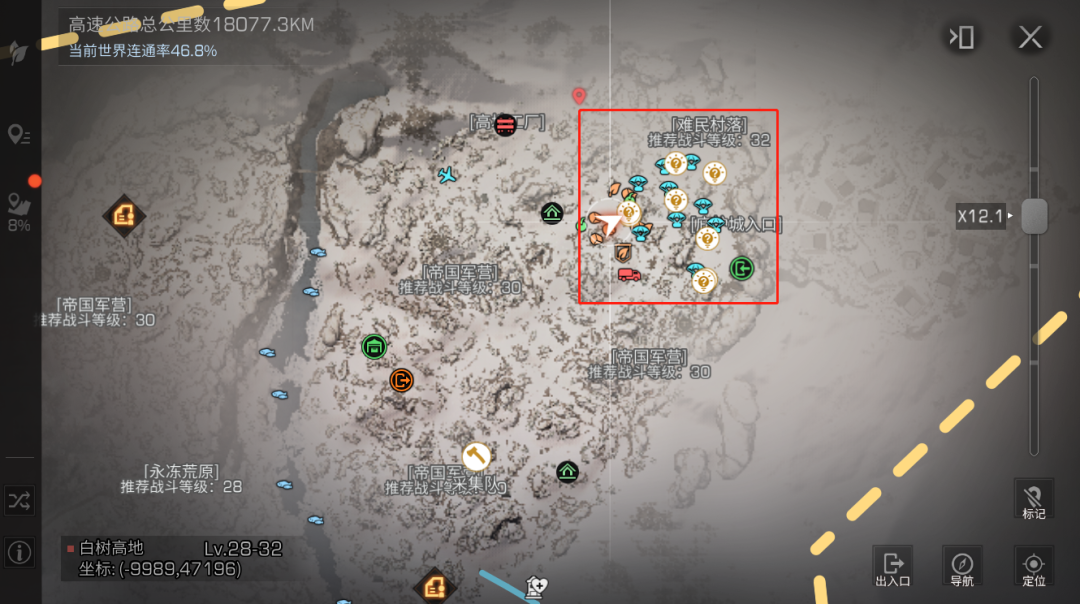Open the info icon in sidebar
This screenshot has height=604, width=1080.
[19, 551]
